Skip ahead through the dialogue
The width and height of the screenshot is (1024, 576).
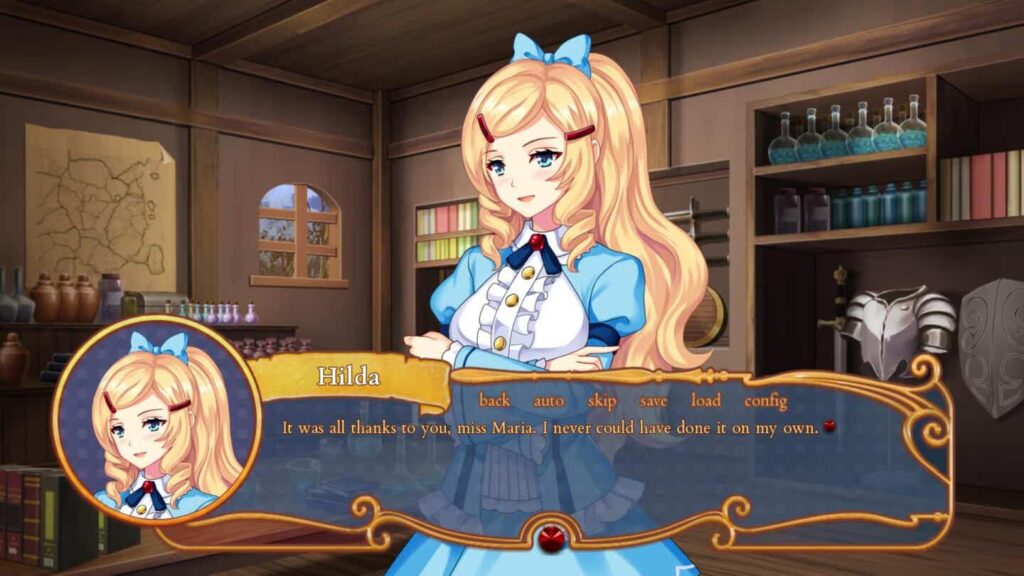[x=602, y=401]
